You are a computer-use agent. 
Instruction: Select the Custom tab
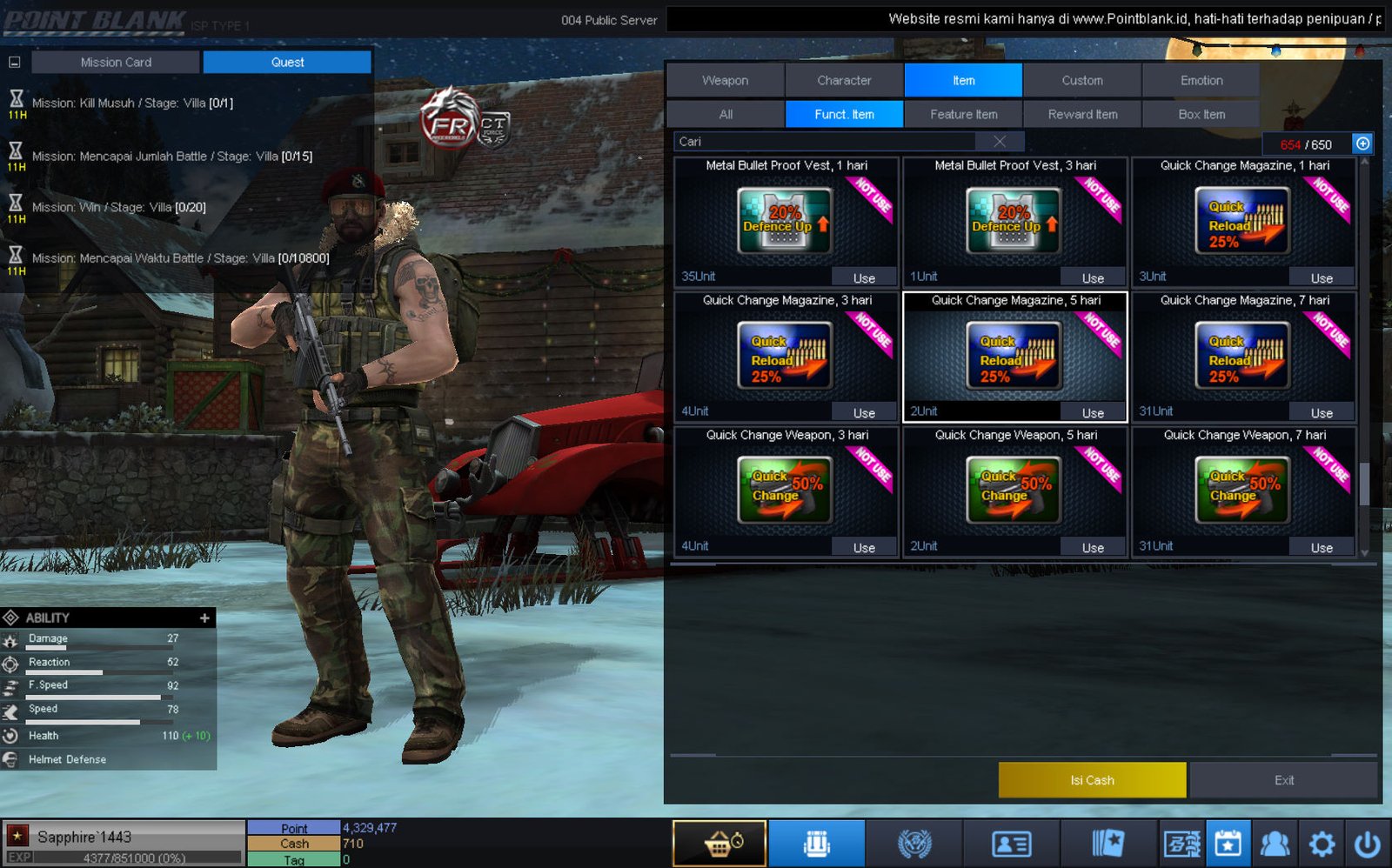pos(1081,80)
